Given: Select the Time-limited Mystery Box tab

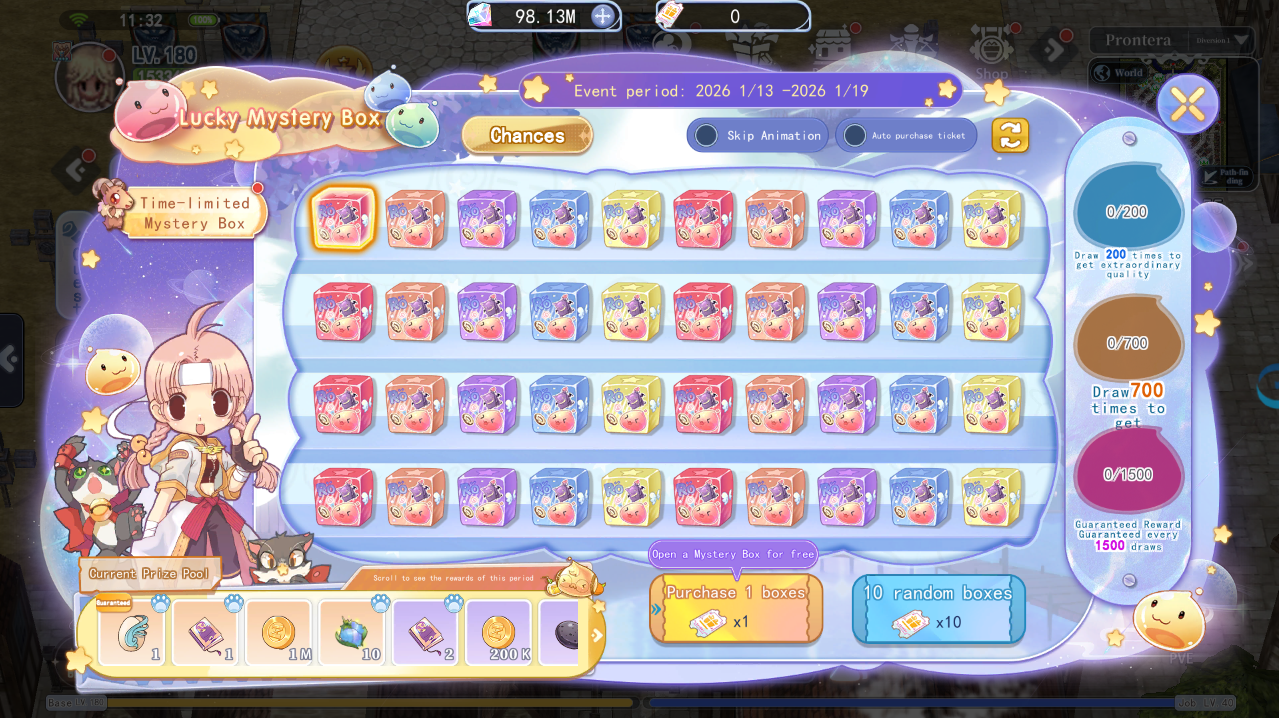Looking at the screenshot, I should tap(194, 213).
